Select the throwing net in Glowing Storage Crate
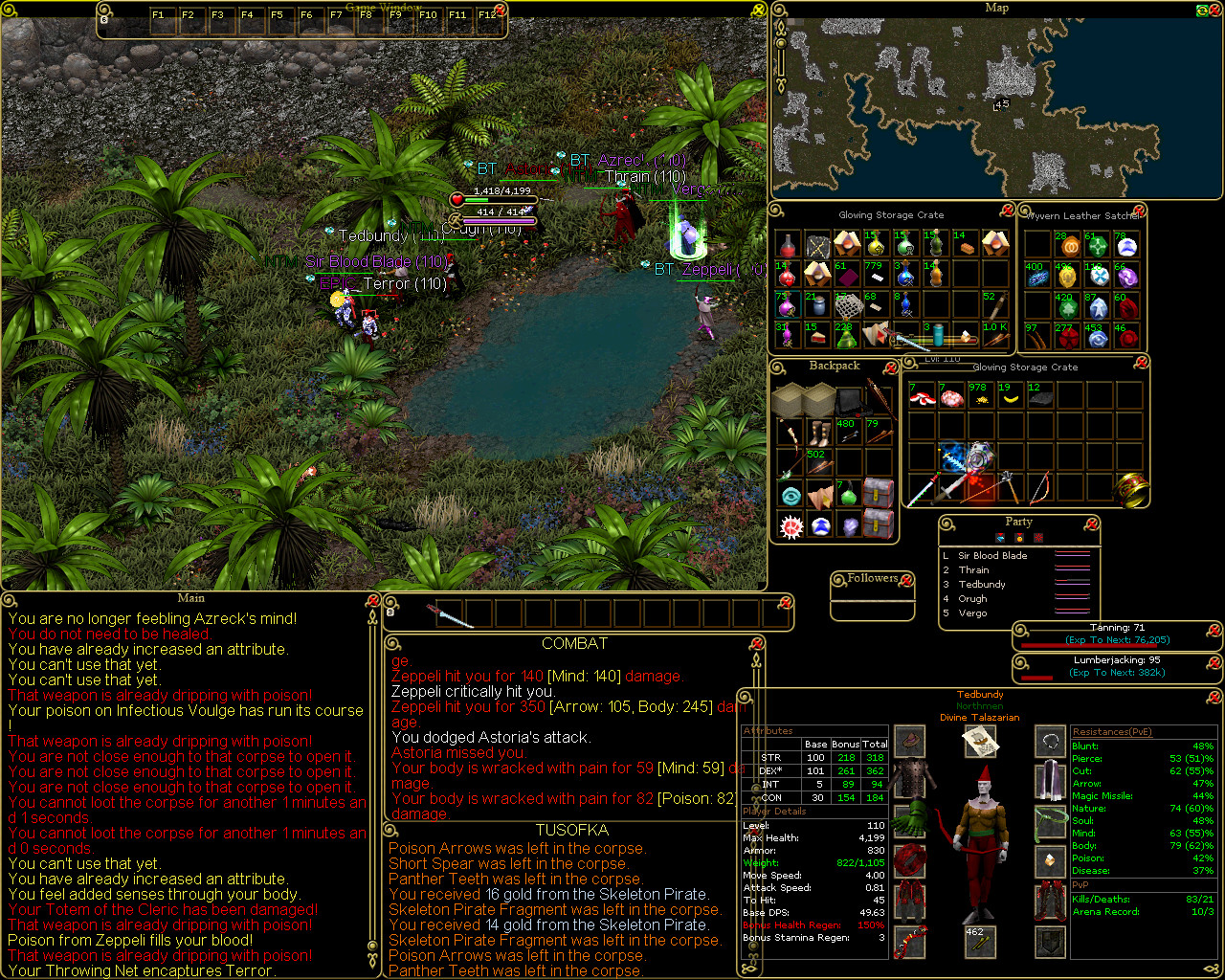The width and height of the screenshot is (1225, 980). (x=849, y=305)
